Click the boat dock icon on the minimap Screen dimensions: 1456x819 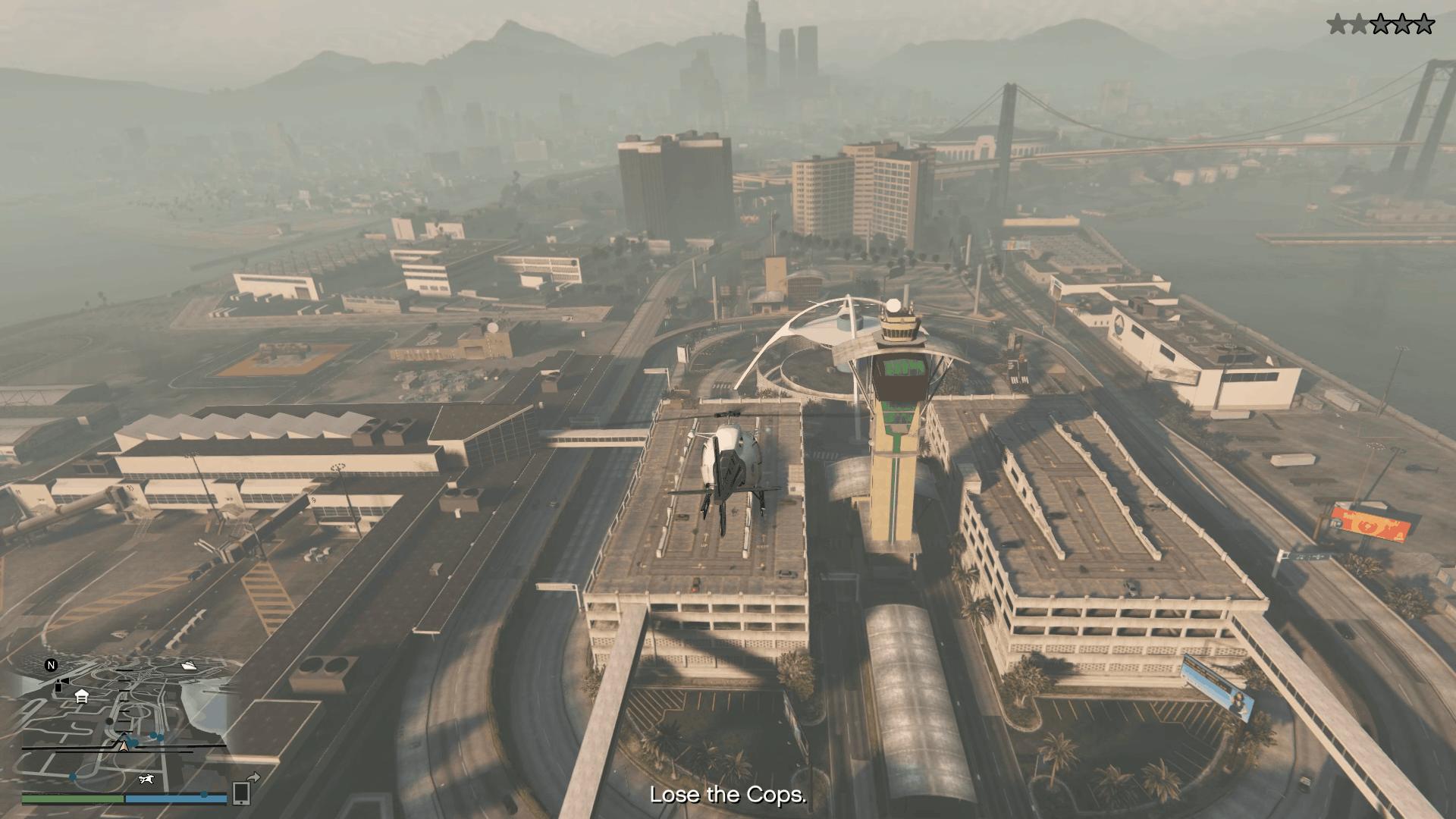point(189,666)
